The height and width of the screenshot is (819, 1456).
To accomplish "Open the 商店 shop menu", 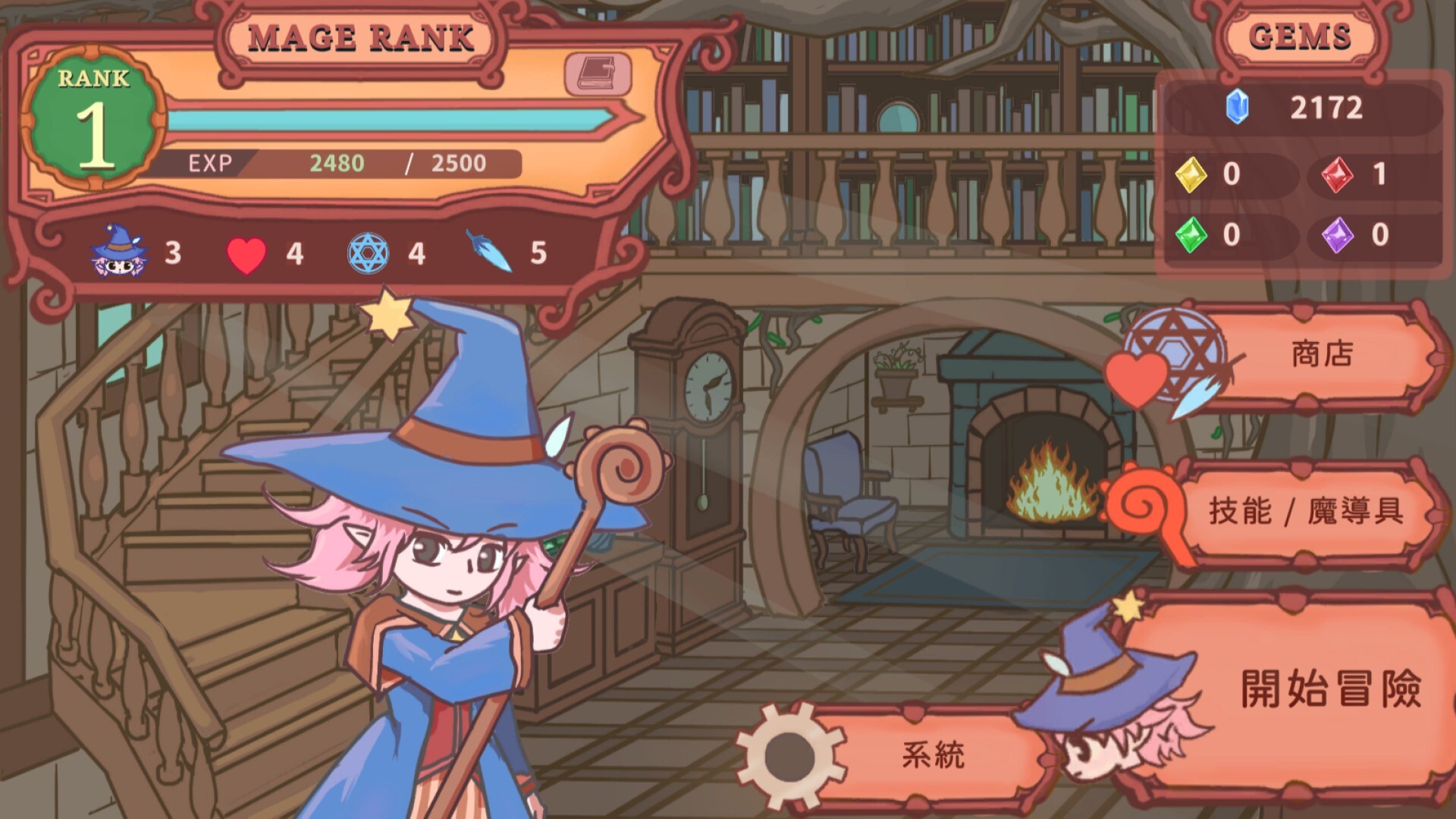I will (1322, 353).
